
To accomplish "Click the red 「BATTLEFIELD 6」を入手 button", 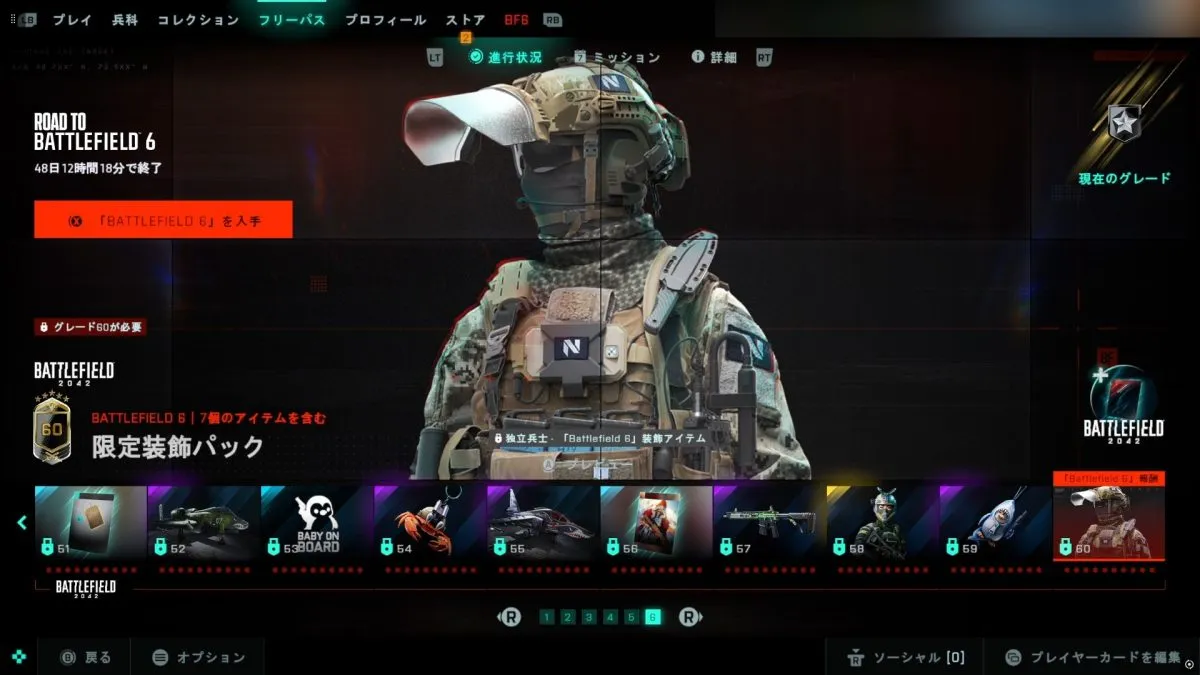I will click(163, 220).
